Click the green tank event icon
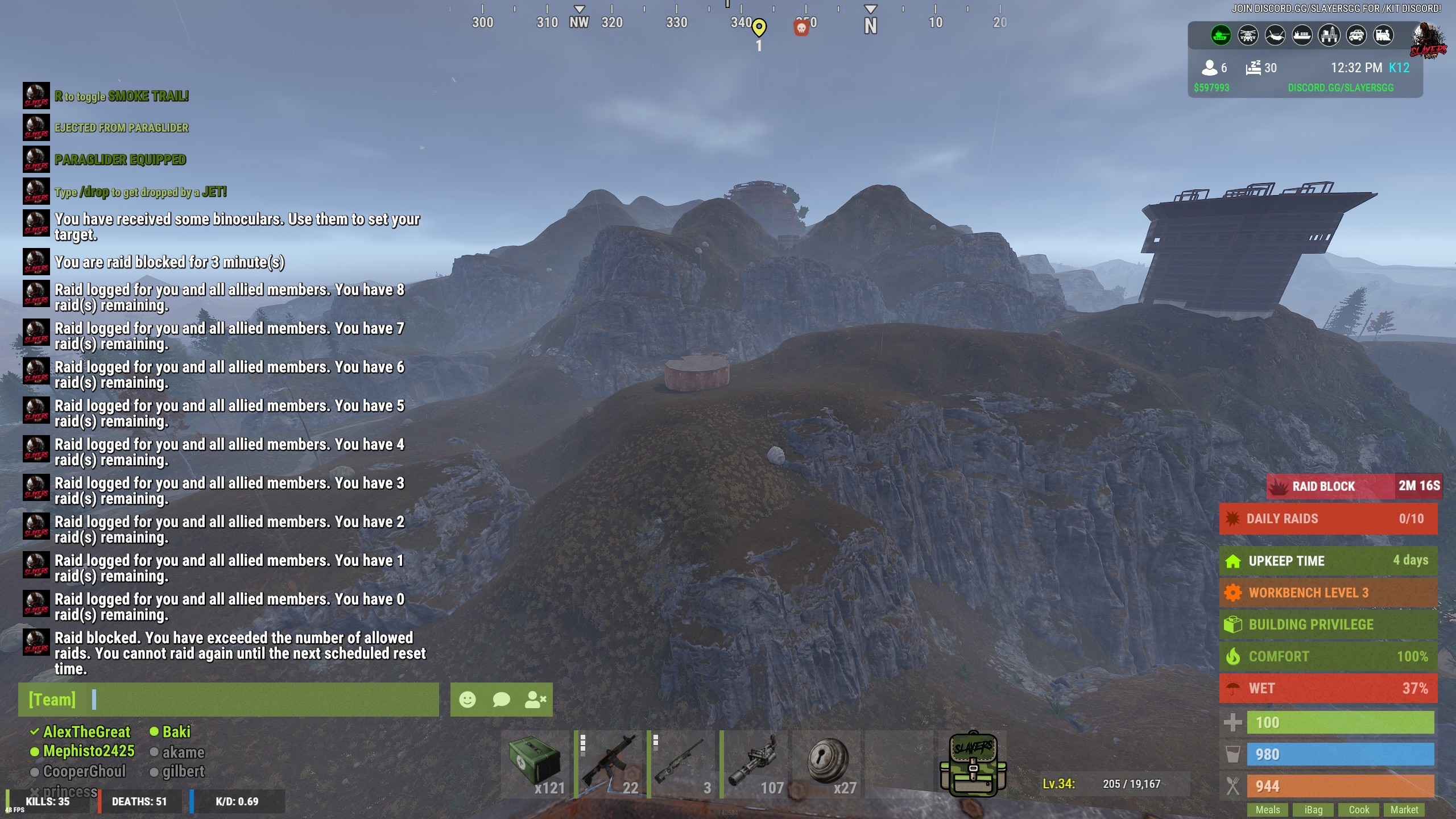Viewport: 1456px width, 819px height. [x=1221, y=36]
